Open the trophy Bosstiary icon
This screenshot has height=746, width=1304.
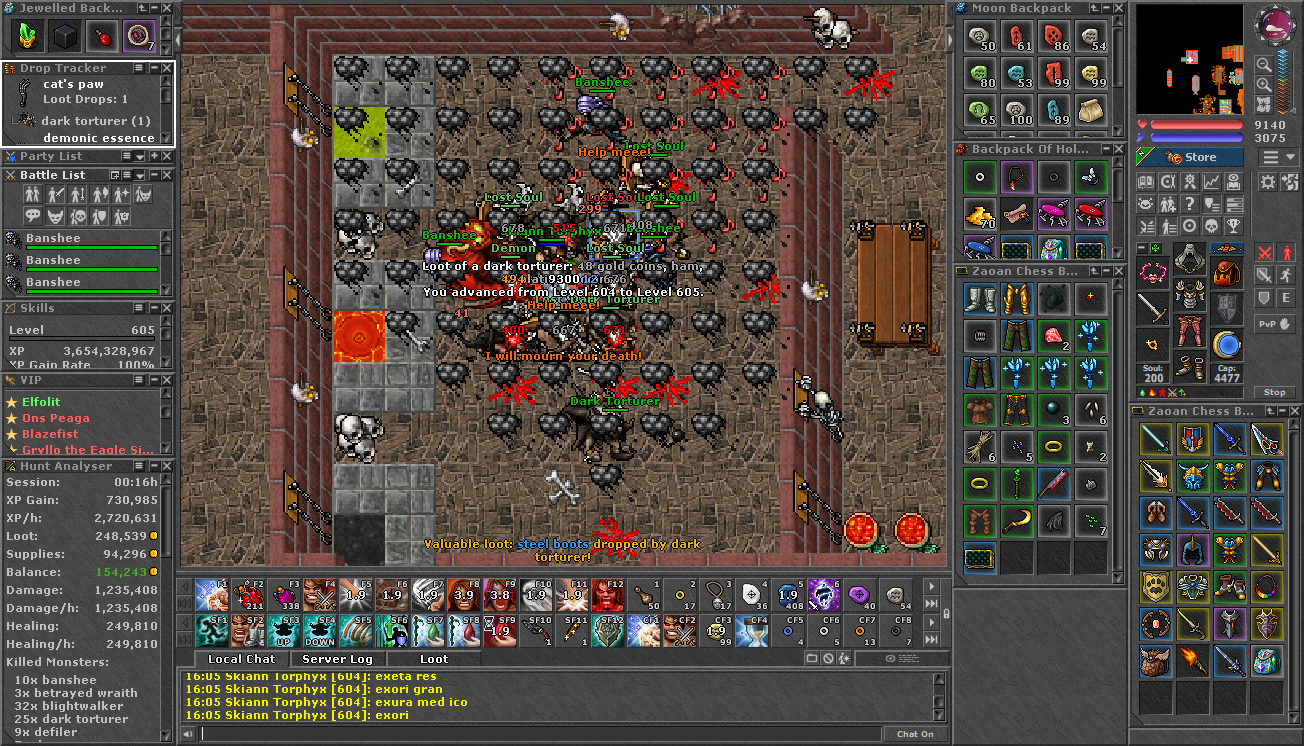(1234, 226)
